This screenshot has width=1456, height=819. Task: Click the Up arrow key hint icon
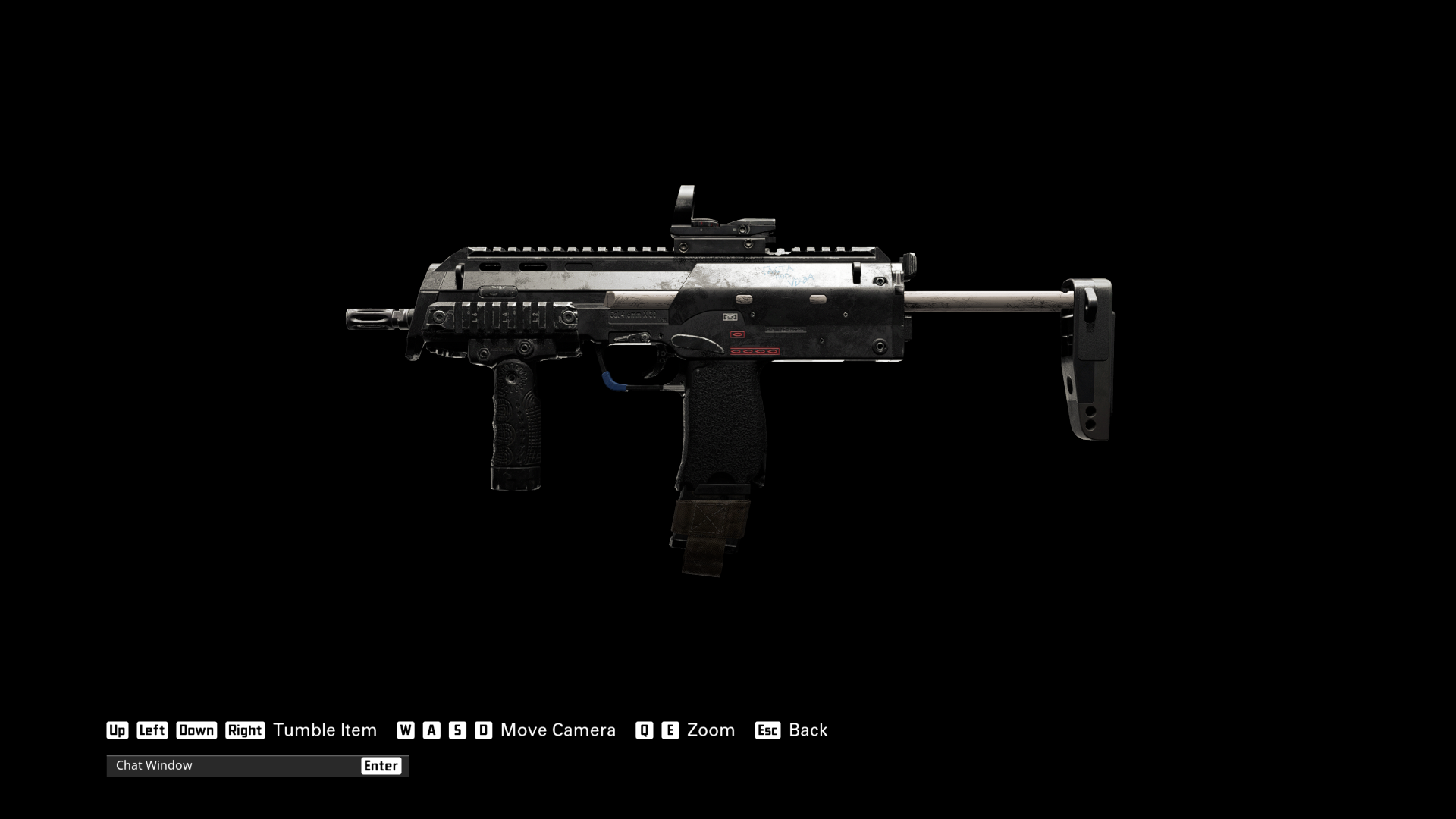click(118, 730)
